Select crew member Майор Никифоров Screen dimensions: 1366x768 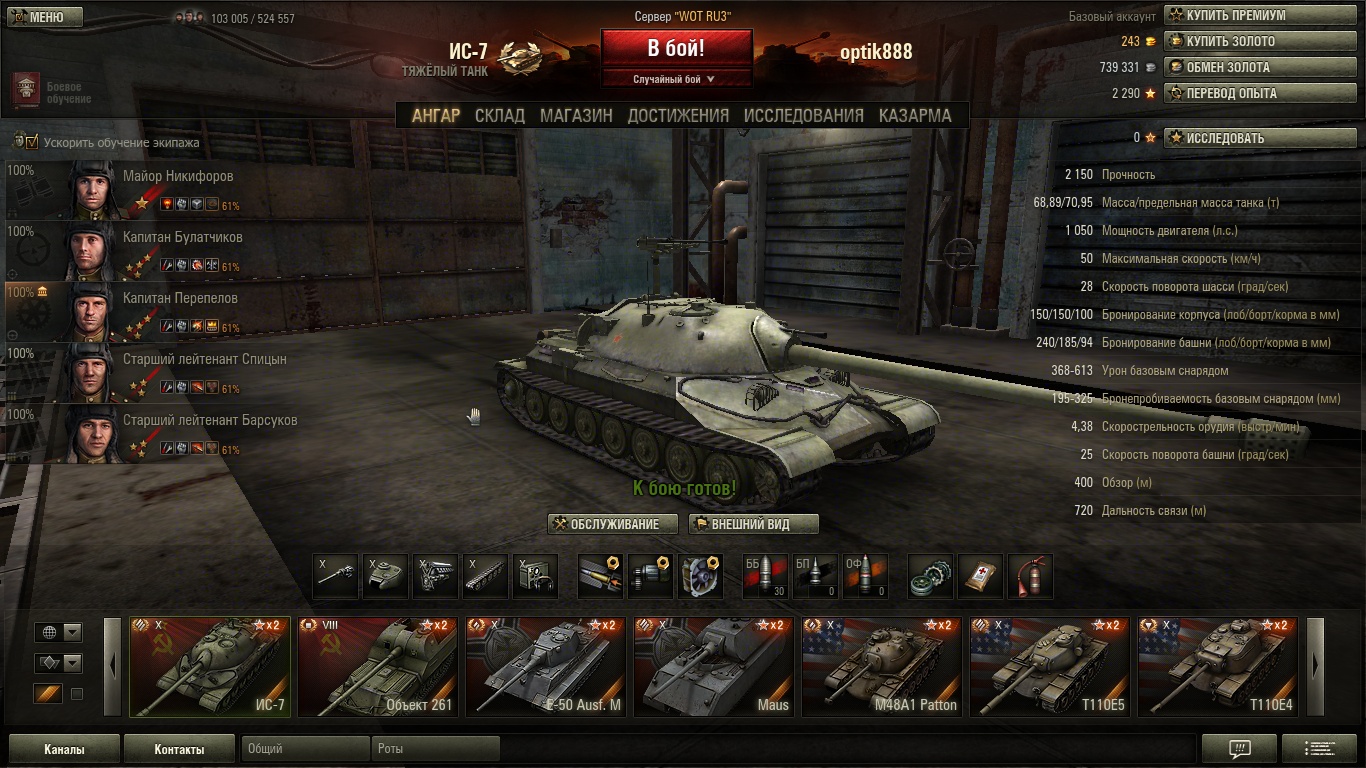(x=178, y=177)
